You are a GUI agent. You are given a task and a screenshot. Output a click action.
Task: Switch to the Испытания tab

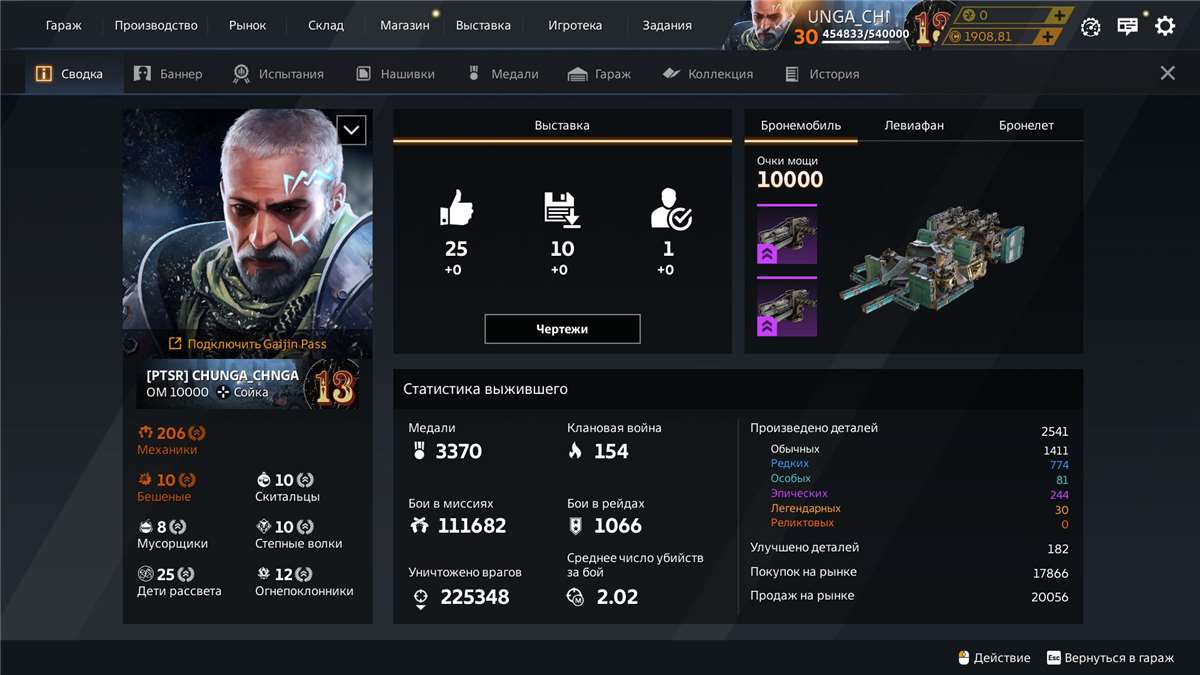(x=278, y=74)
